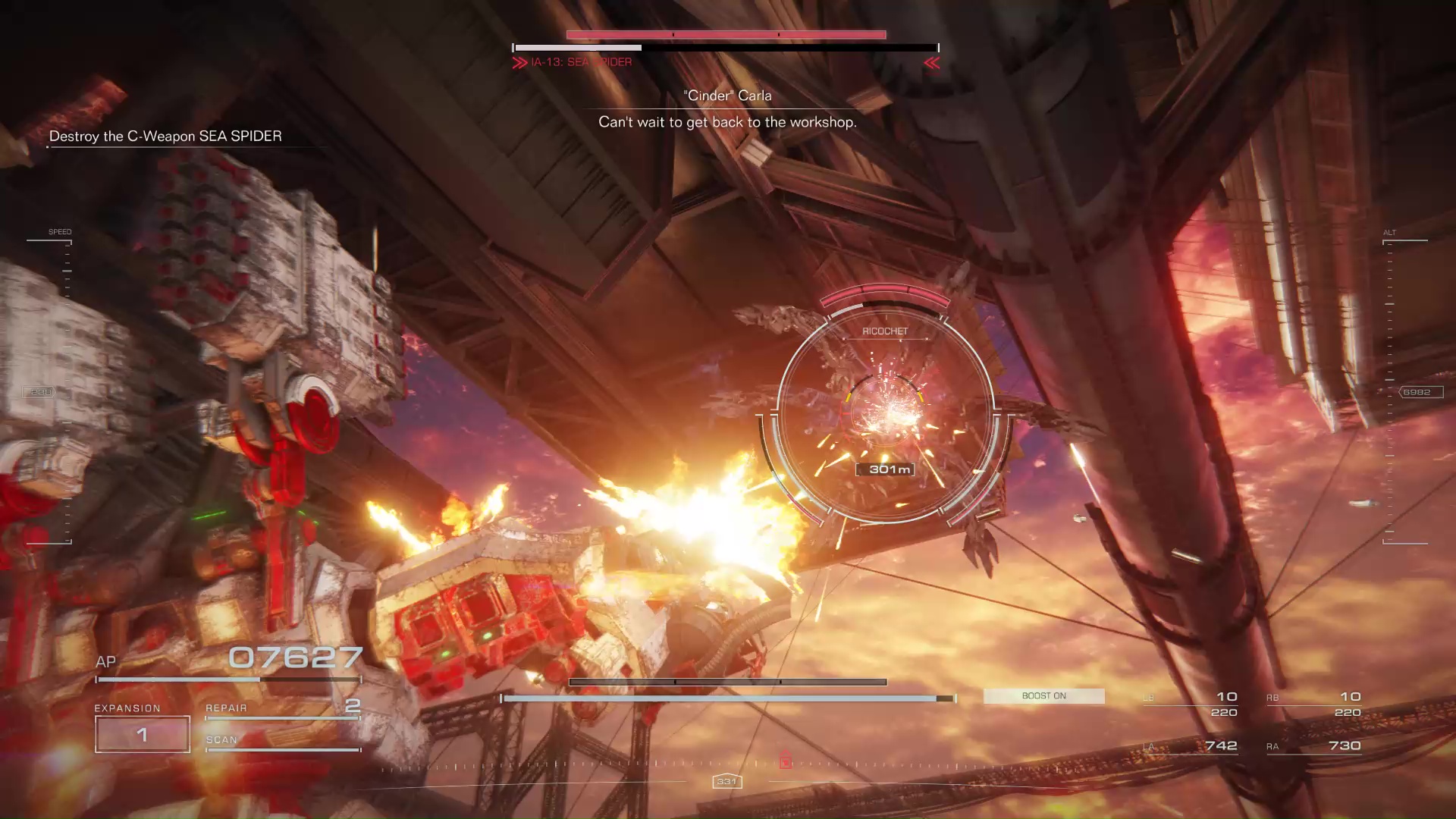This screenshot has width=1456, height=819.
Task: Select the RB shoulder weapon slot
Action: tap(1314, 704)
